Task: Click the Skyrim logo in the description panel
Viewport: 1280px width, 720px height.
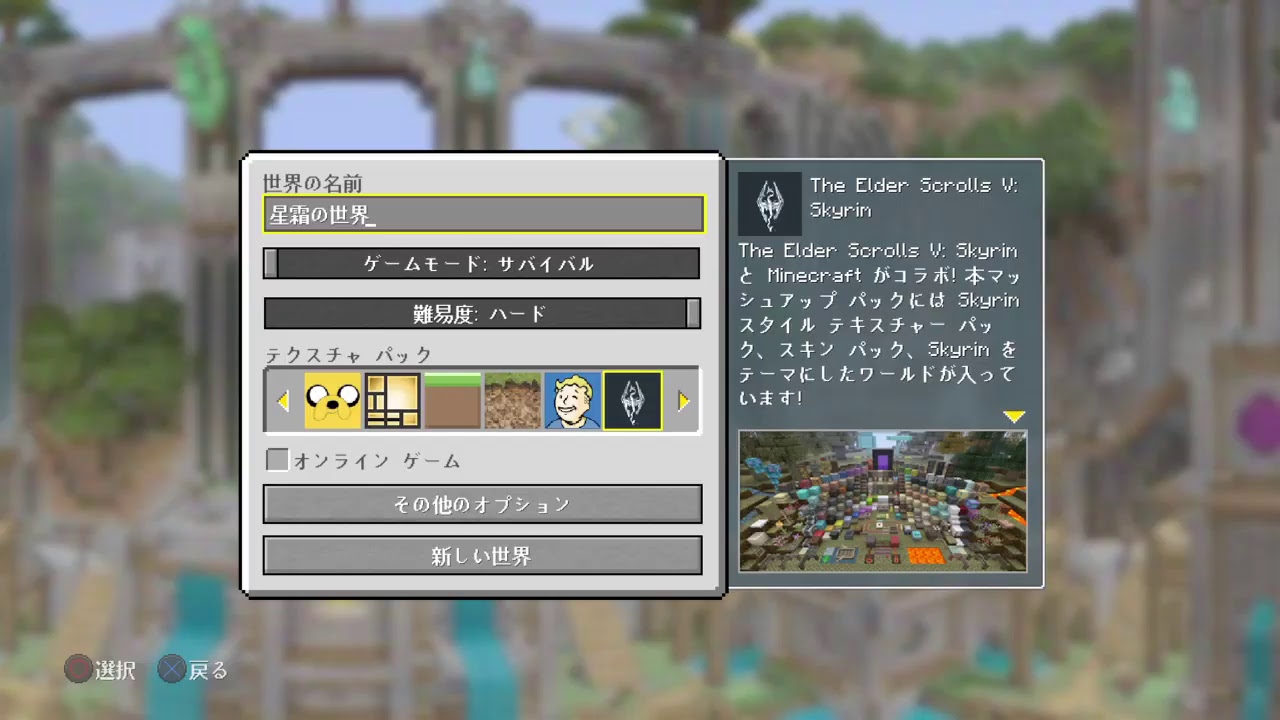Action: pos(768,204)
